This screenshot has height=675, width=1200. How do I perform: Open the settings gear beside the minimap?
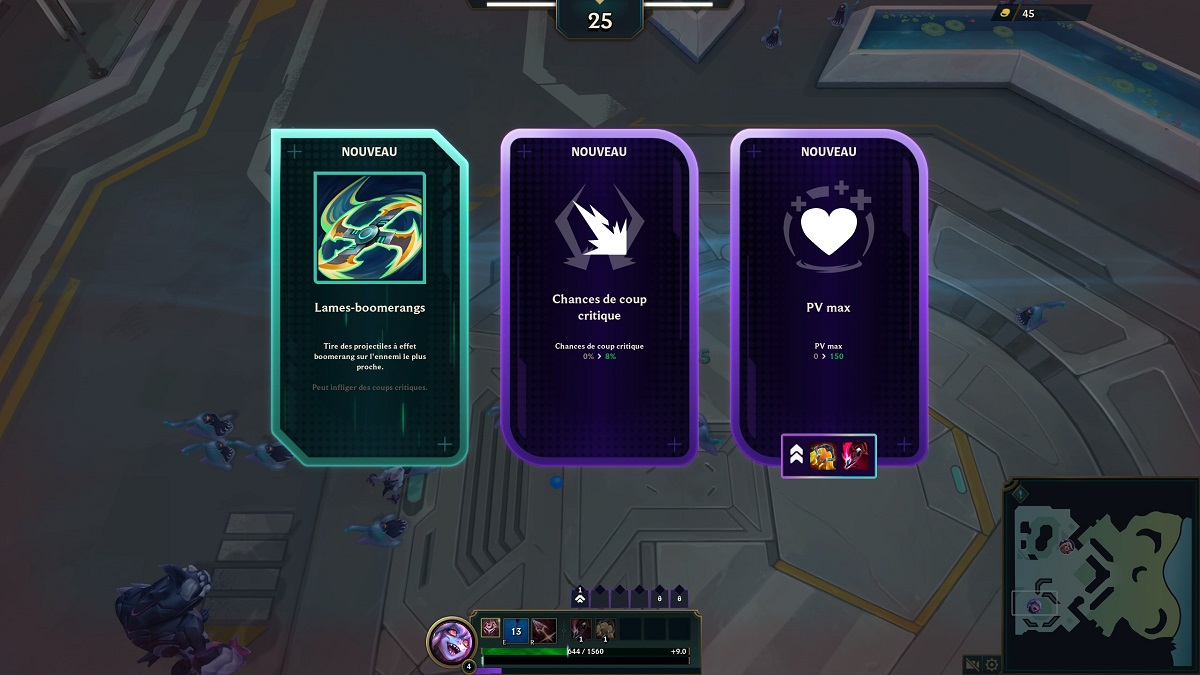point(992,663)
